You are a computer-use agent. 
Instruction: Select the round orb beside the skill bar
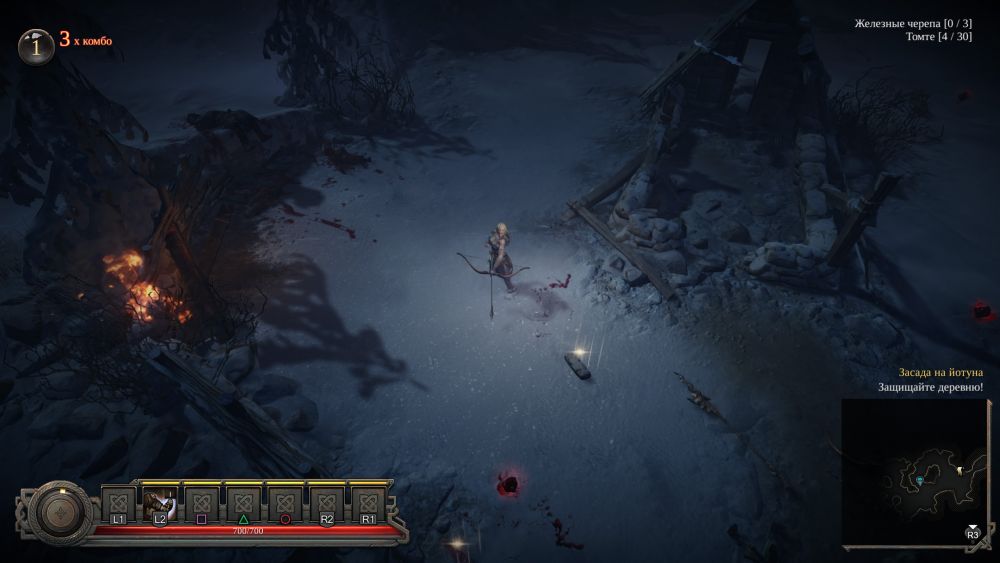pos(61,513)
